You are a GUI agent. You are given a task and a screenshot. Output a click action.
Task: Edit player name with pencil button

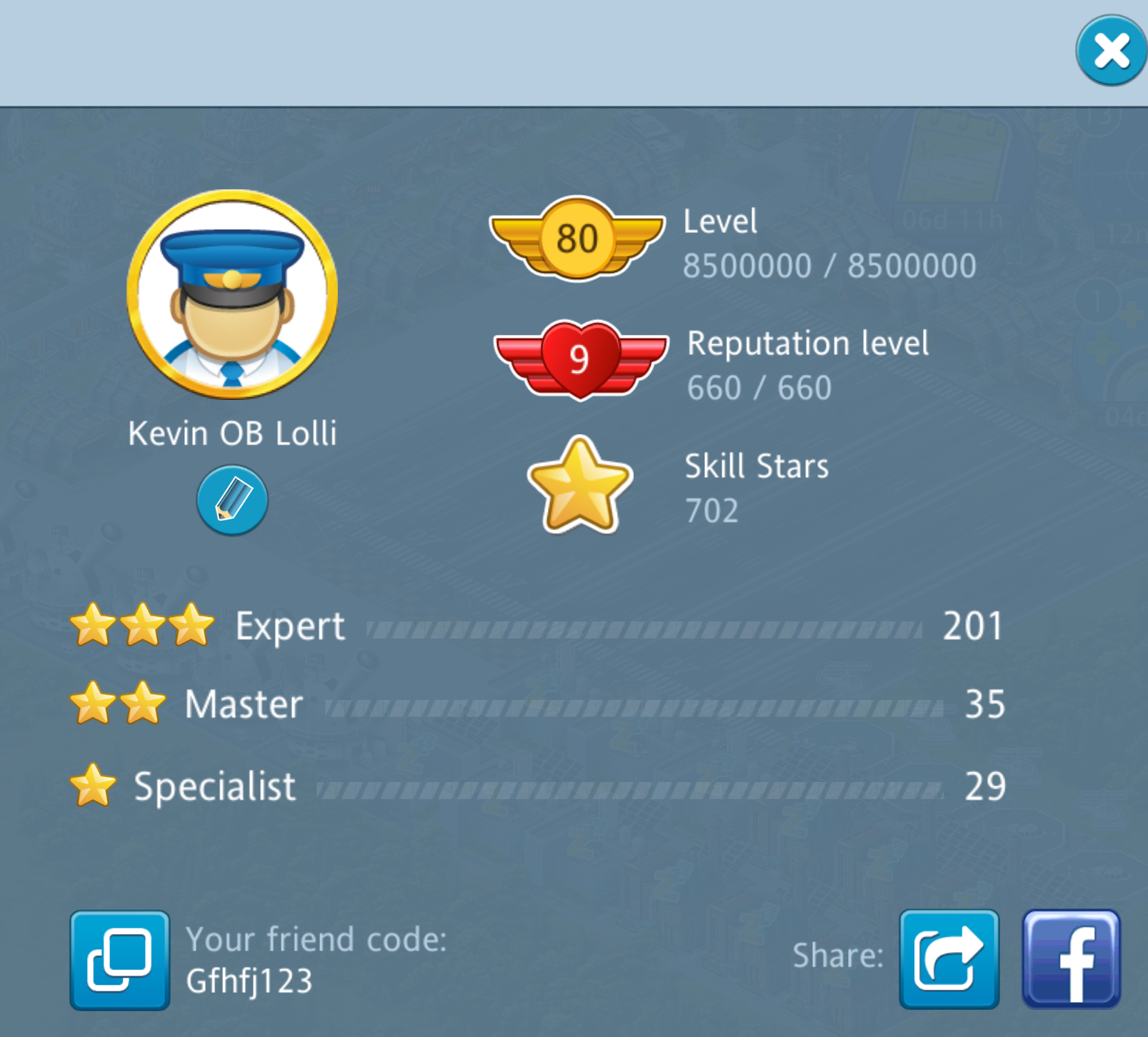pyautogui.click(x=232, y=500)
